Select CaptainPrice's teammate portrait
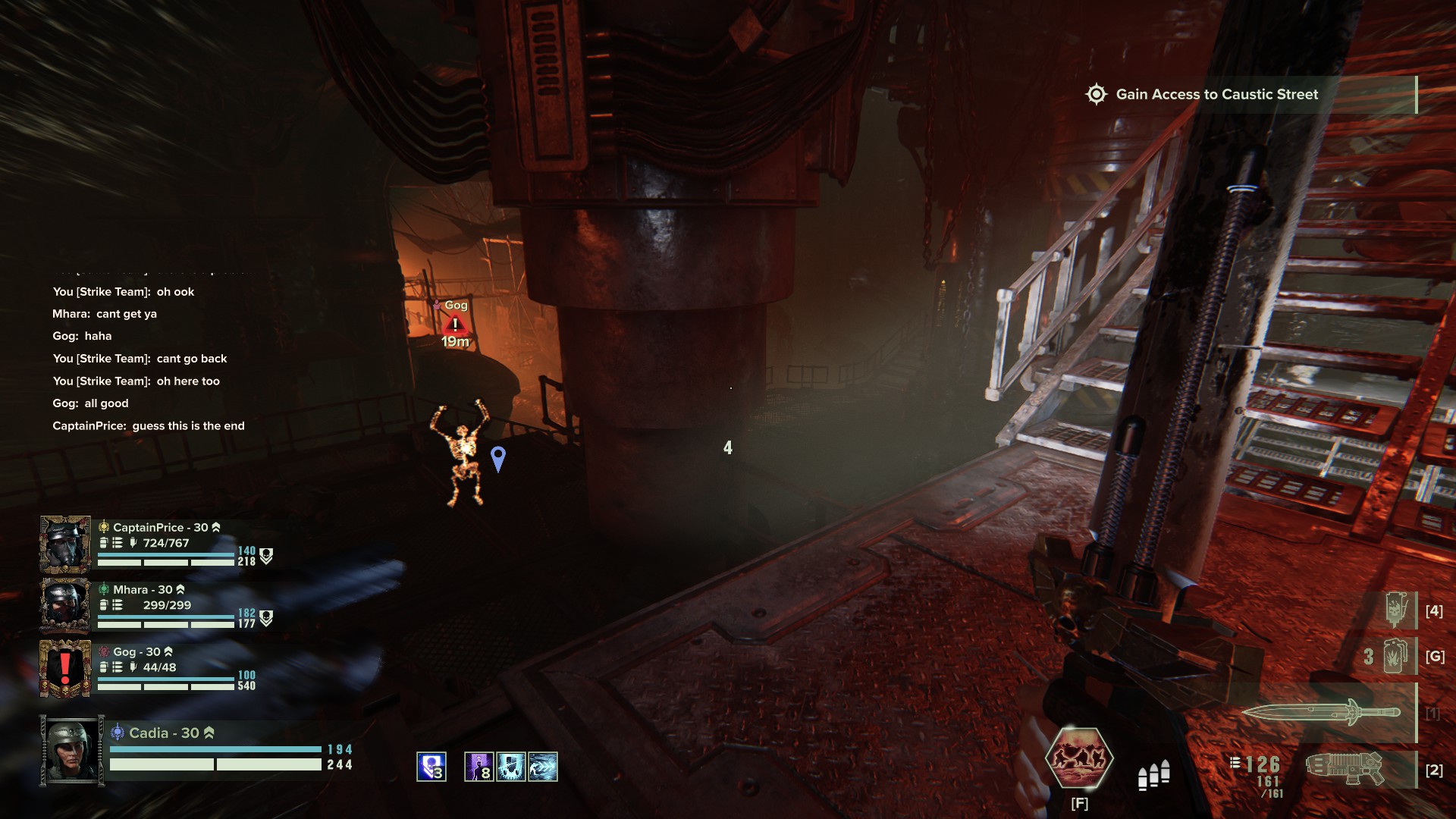Viewport: 1456px width, 819px height. pyautogui.click(x=65, y=544)
